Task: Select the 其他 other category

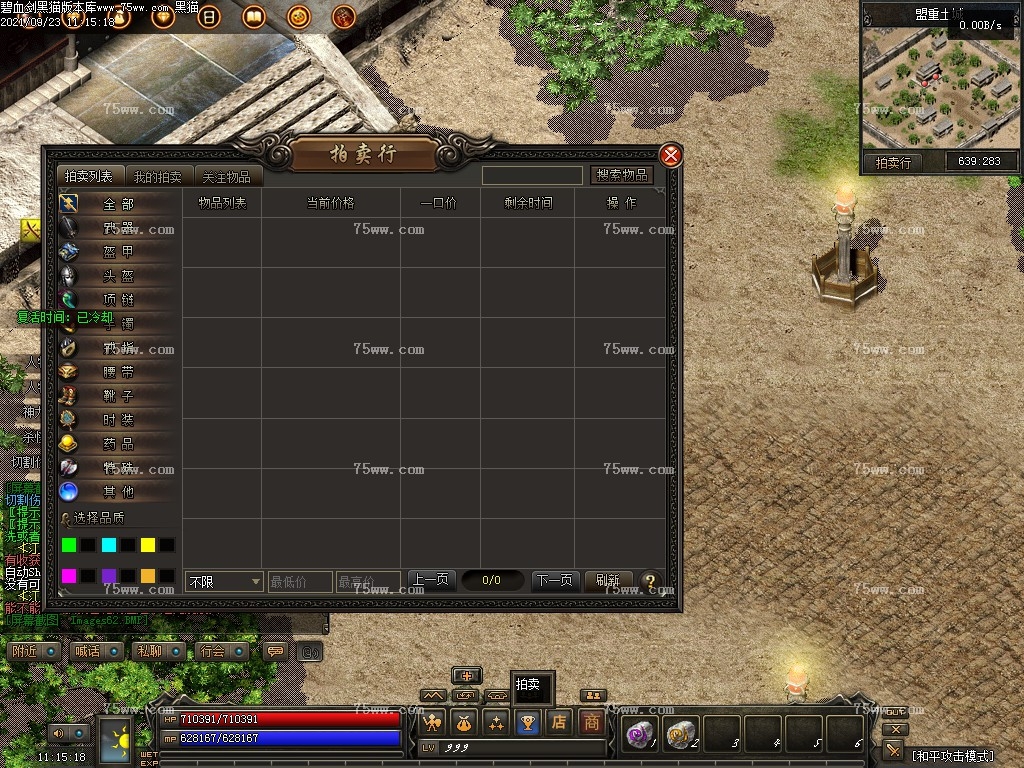Action: (x=117, y=492)
